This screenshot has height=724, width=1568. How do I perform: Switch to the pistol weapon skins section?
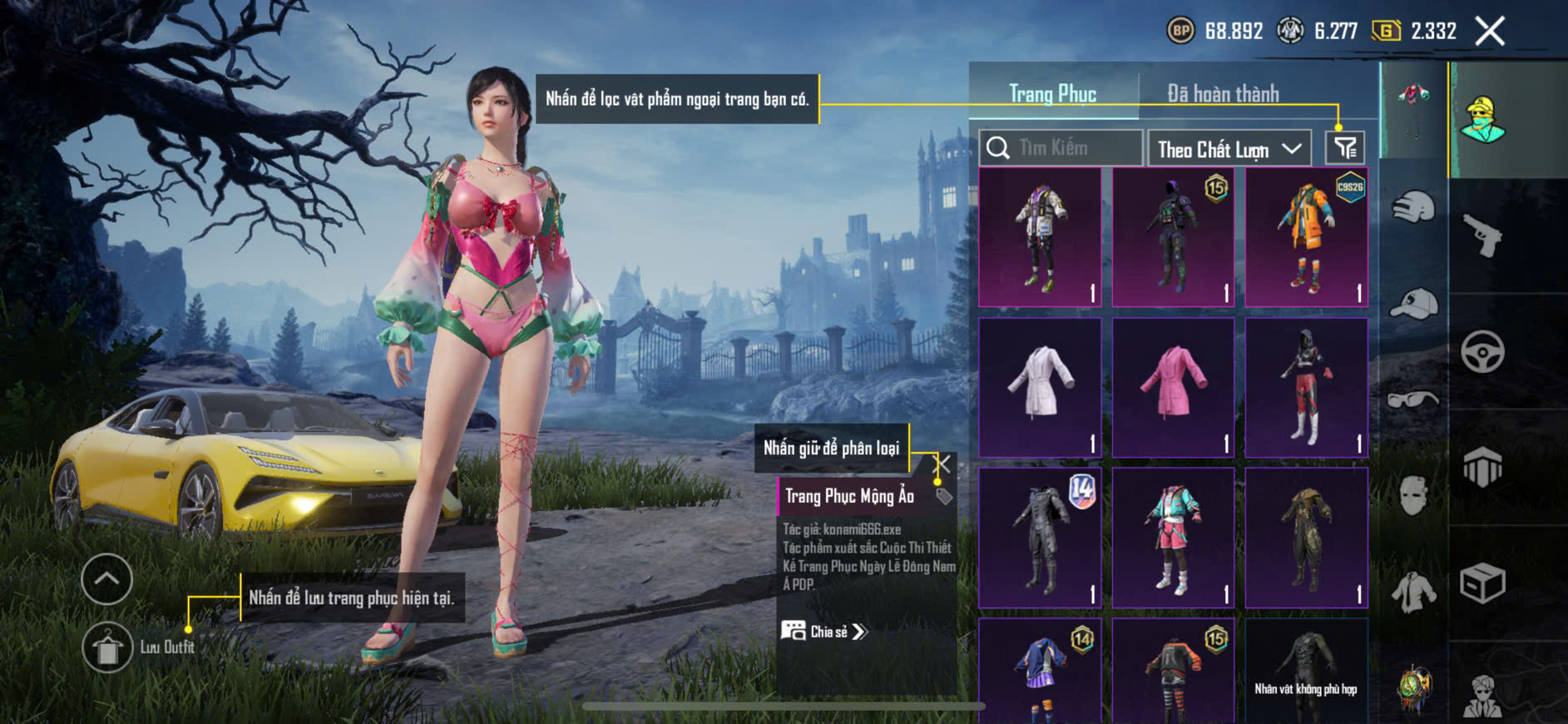tap(1483, 236)
